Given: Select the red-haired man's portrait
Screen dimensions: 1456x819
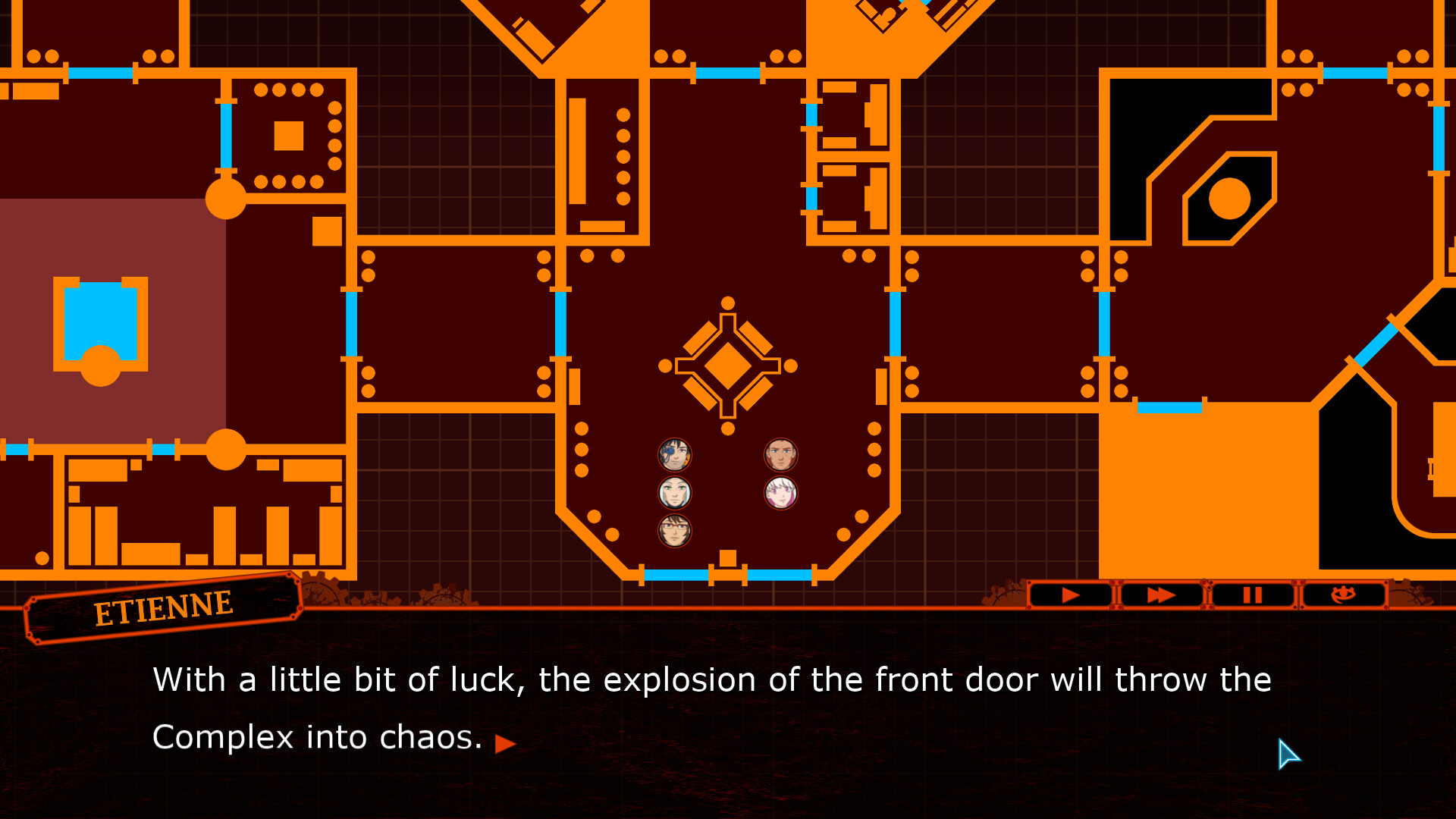Looking at the screenshot, I should 780,455.
